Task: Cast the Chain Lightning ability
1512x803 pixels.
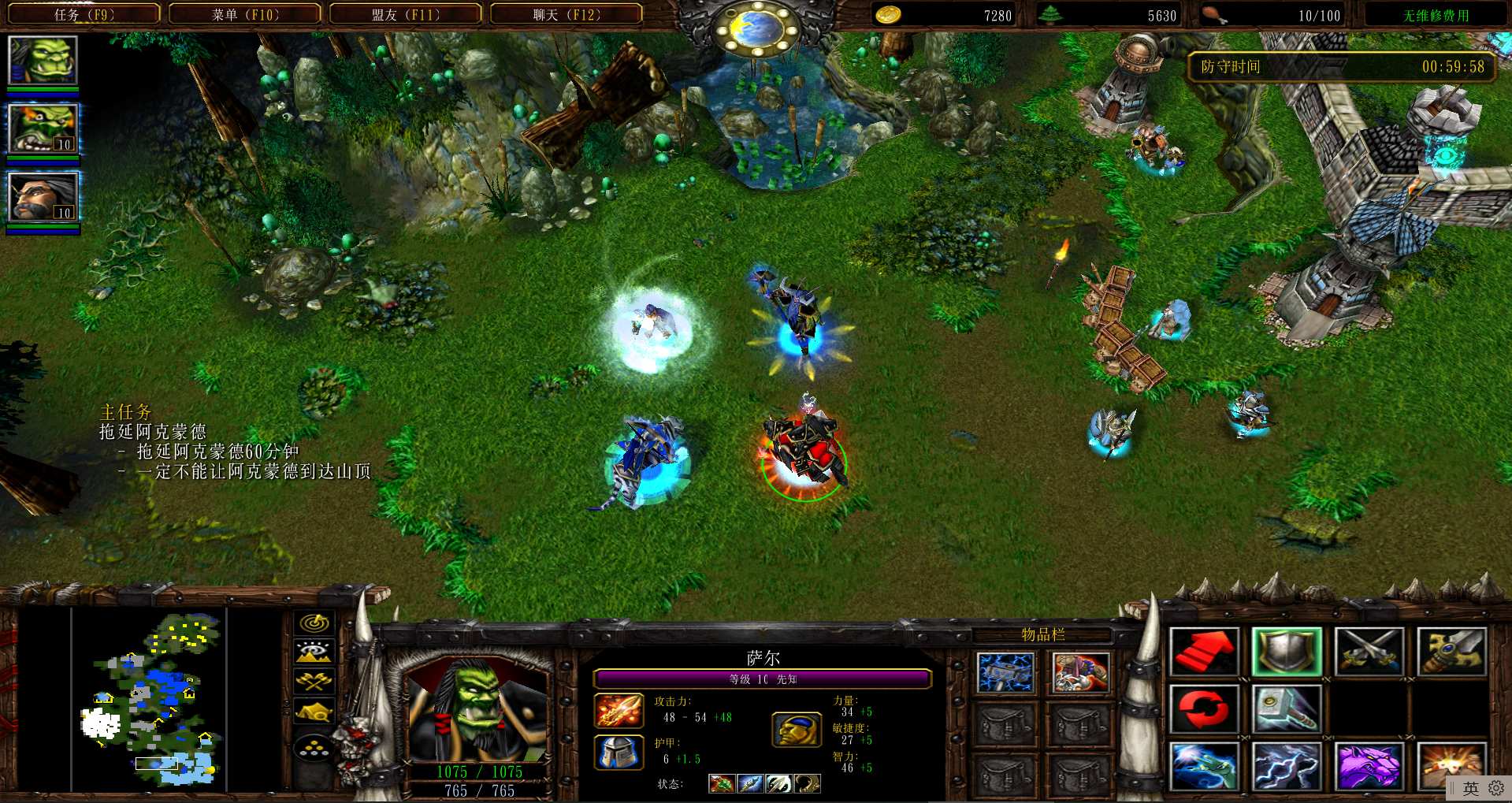Action: tap(1286, 766)
